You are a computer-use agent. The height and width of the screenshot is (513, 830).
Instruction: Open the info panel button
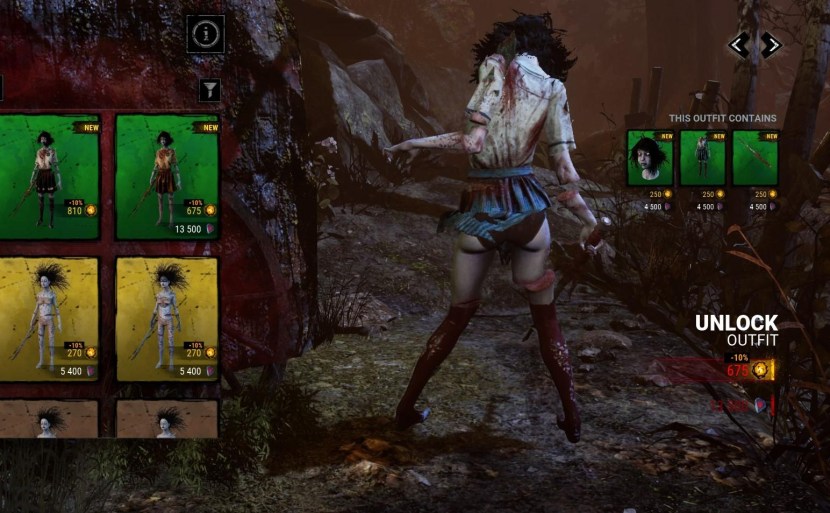click(206, 34)
